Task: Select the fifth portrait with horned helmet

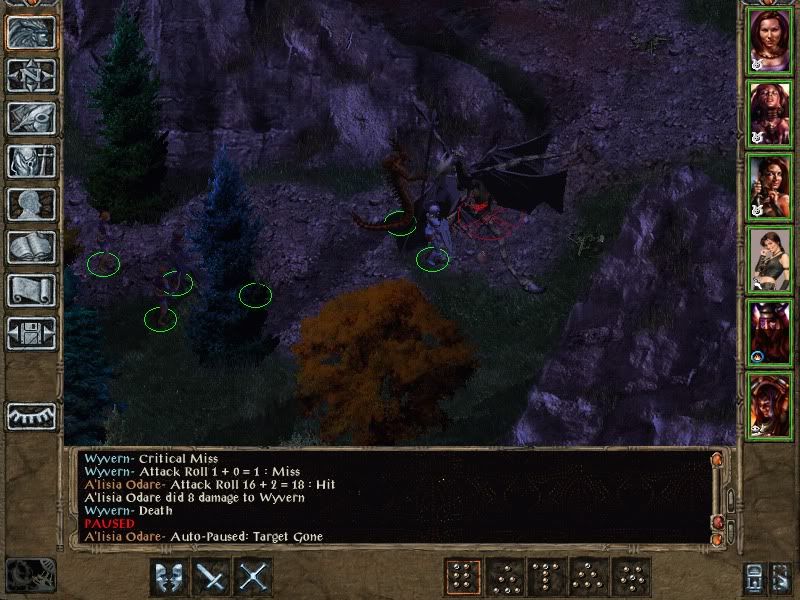Action: (x=770, y=332)
